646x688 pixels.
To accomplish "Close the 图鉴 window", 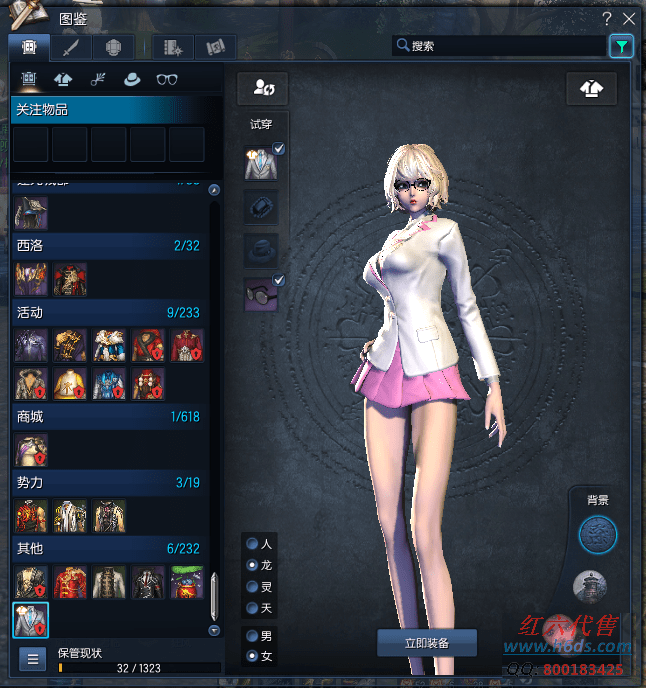I will pos(629,19).
